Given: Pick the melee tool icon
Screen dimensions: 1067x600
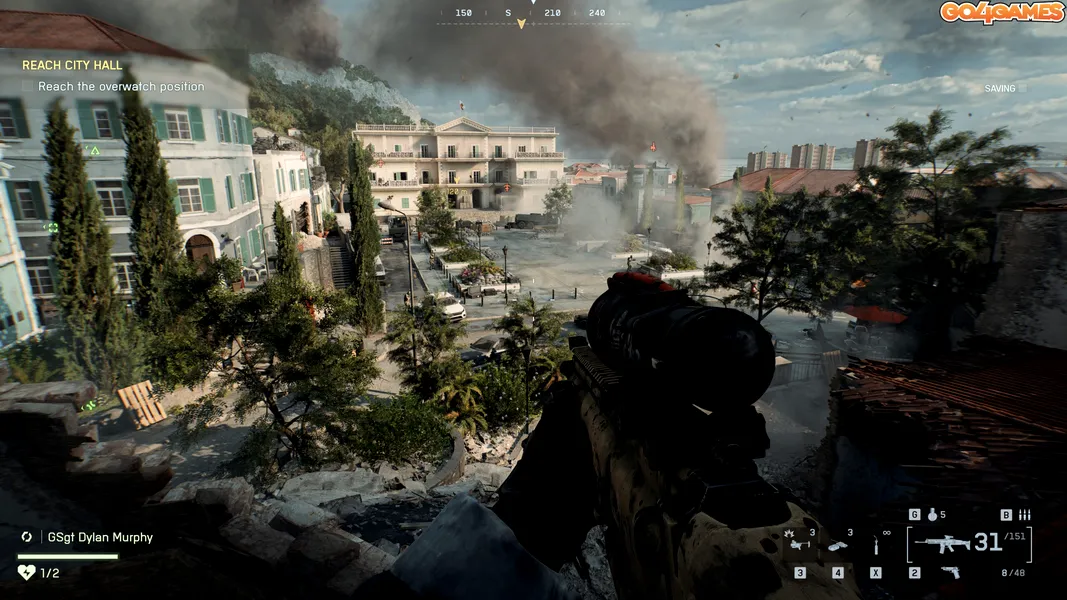Looking at the screenshot, I should pyautogui.click(x=875, y=545).
